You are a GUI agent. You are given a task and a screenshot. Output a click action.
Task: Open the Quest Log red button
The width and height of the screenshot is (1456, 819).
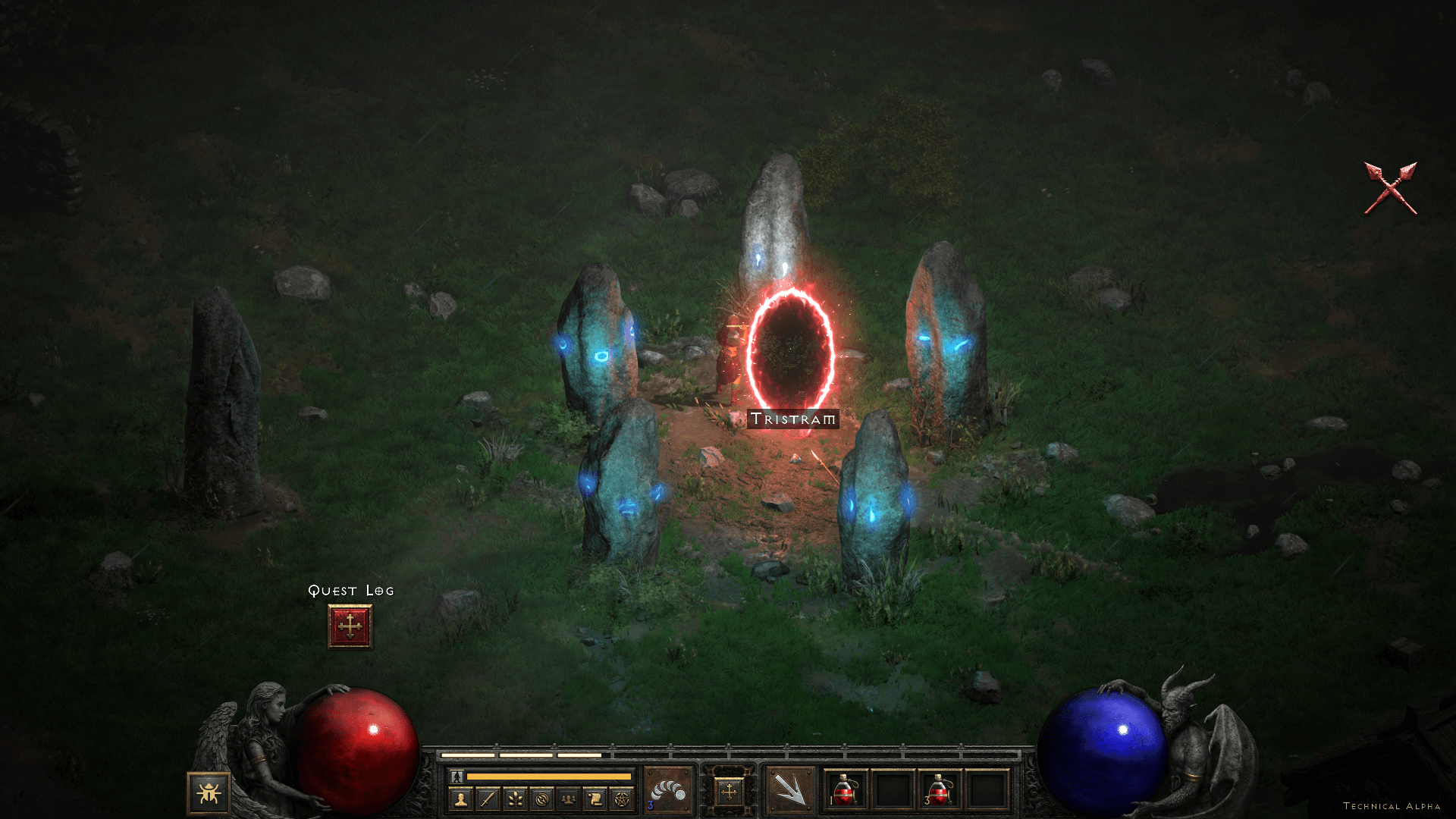point(350,626)
